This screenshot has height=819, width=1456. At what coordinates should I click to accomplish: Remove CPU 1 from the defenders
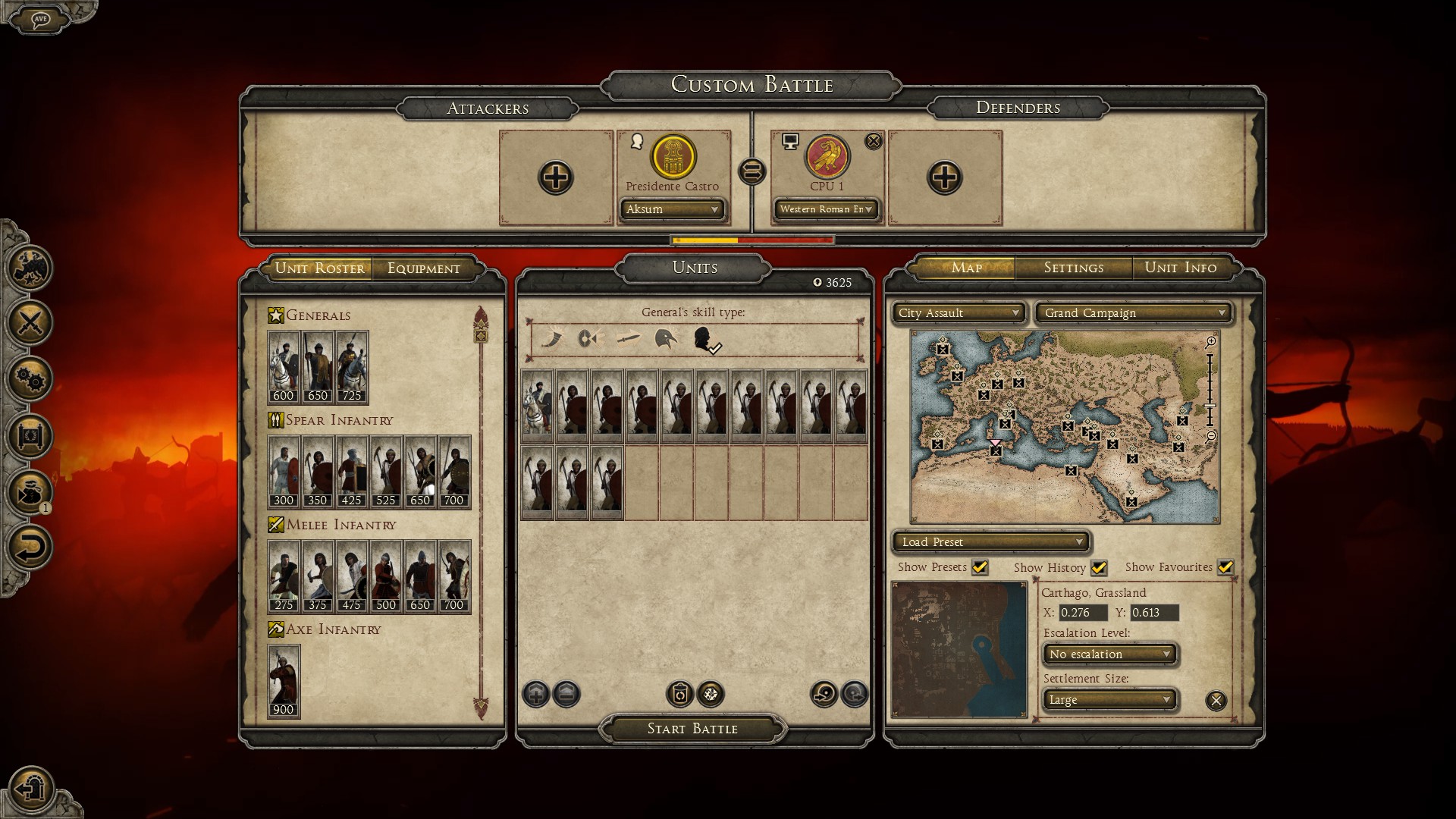(x=874, y=141)
